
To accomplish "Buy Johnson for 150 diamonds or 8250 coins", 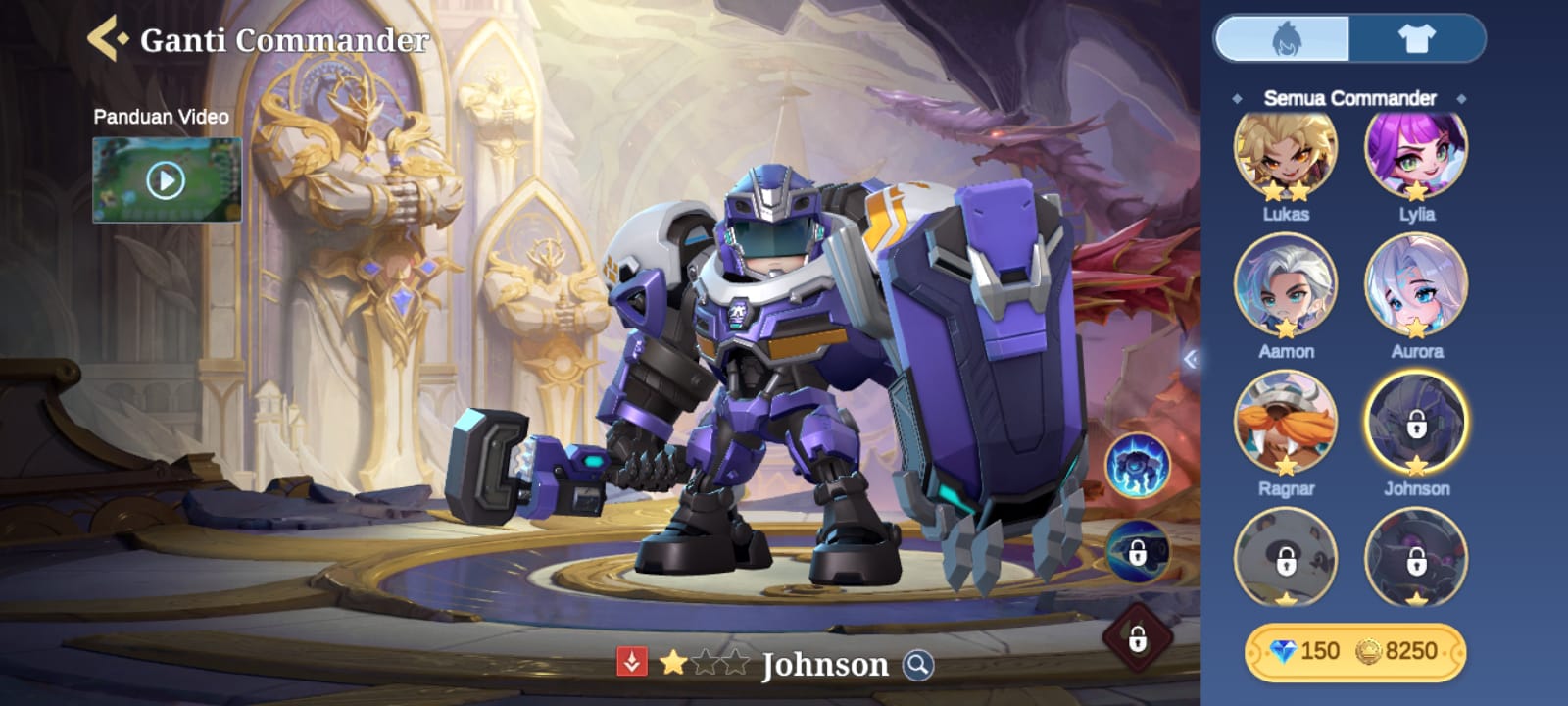I will (x=1355, y=651).
